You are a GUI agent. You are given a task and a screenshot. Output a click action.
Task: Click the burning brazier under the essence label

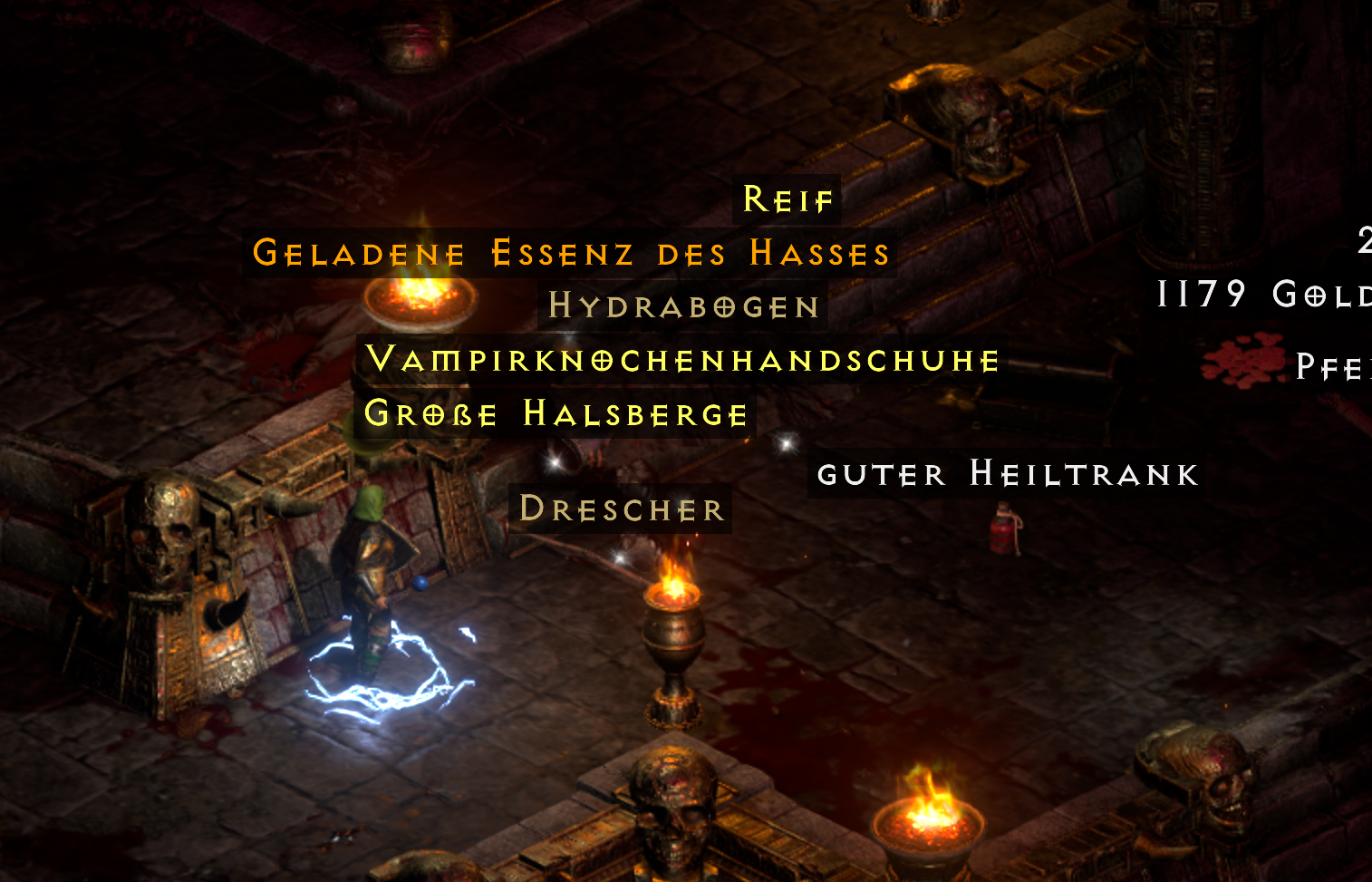[417, 299]
